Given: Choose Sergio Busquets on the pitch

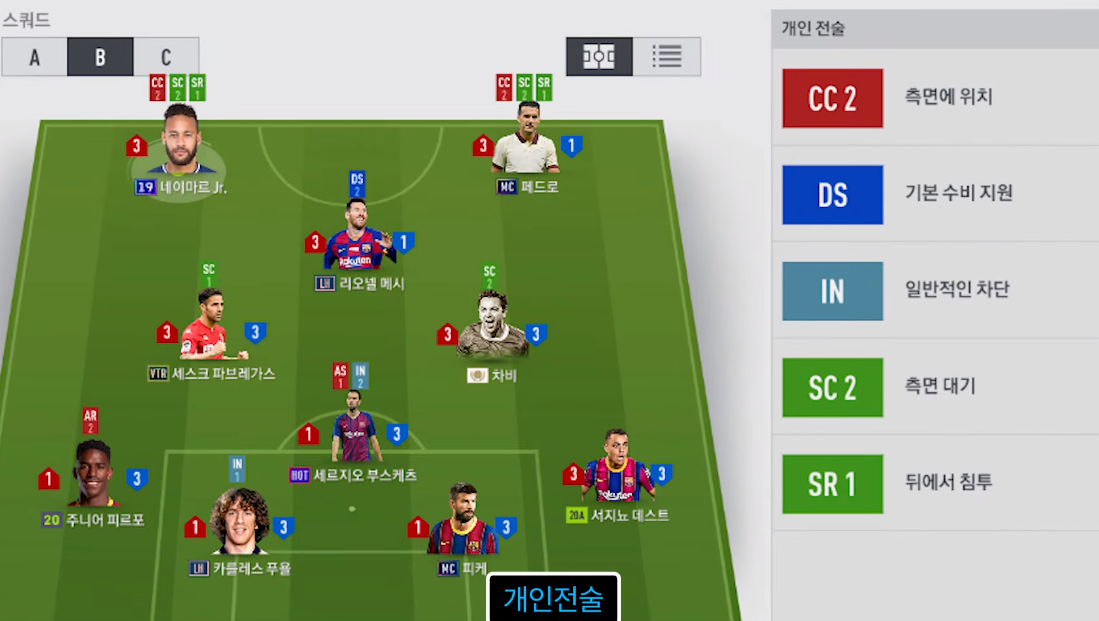Looking at the screenshot, I should click(356, 432).
